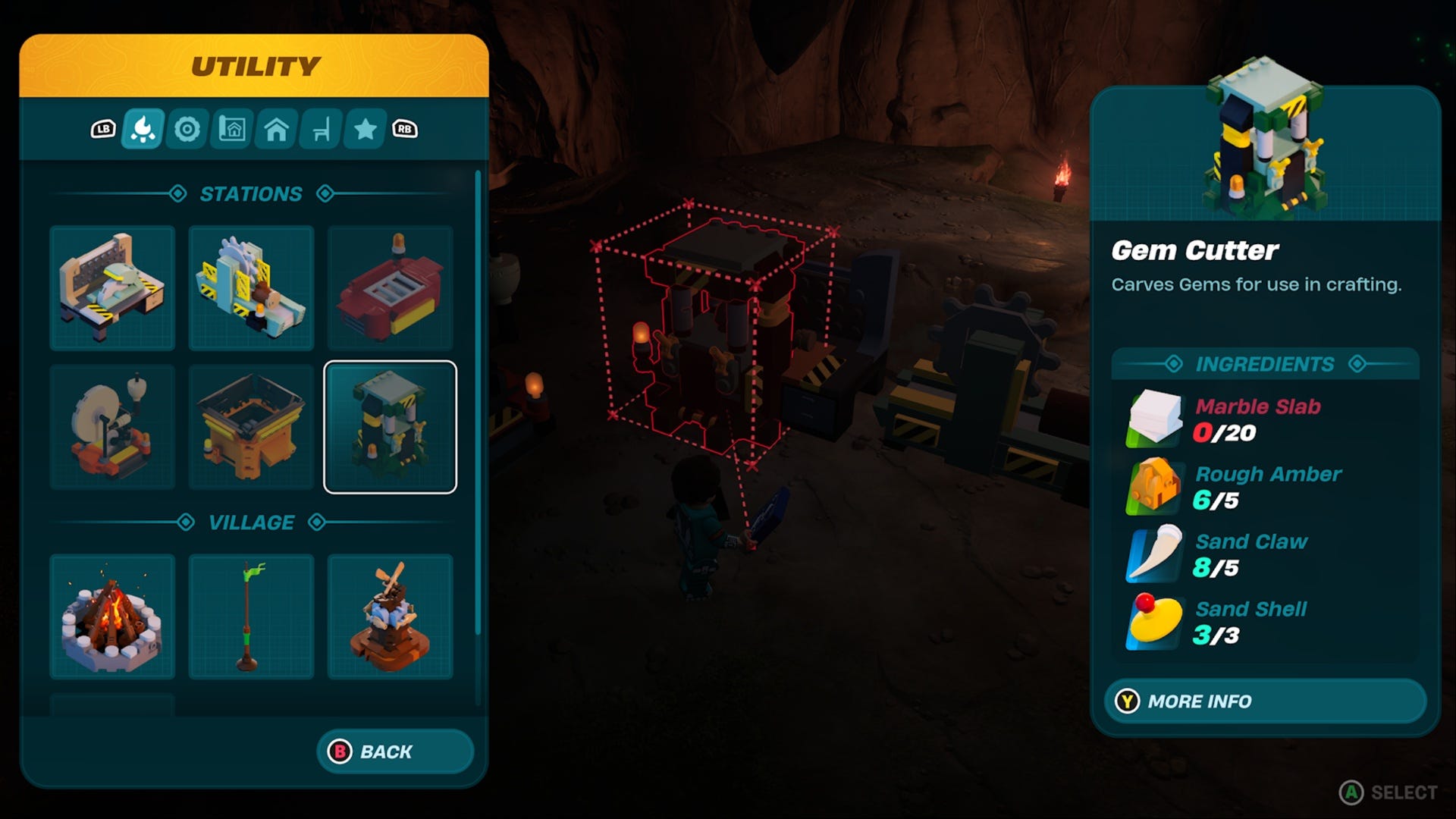Select the windmill village item thumbnail
The image size is (1456, 819).
click(x=390, y=616)
